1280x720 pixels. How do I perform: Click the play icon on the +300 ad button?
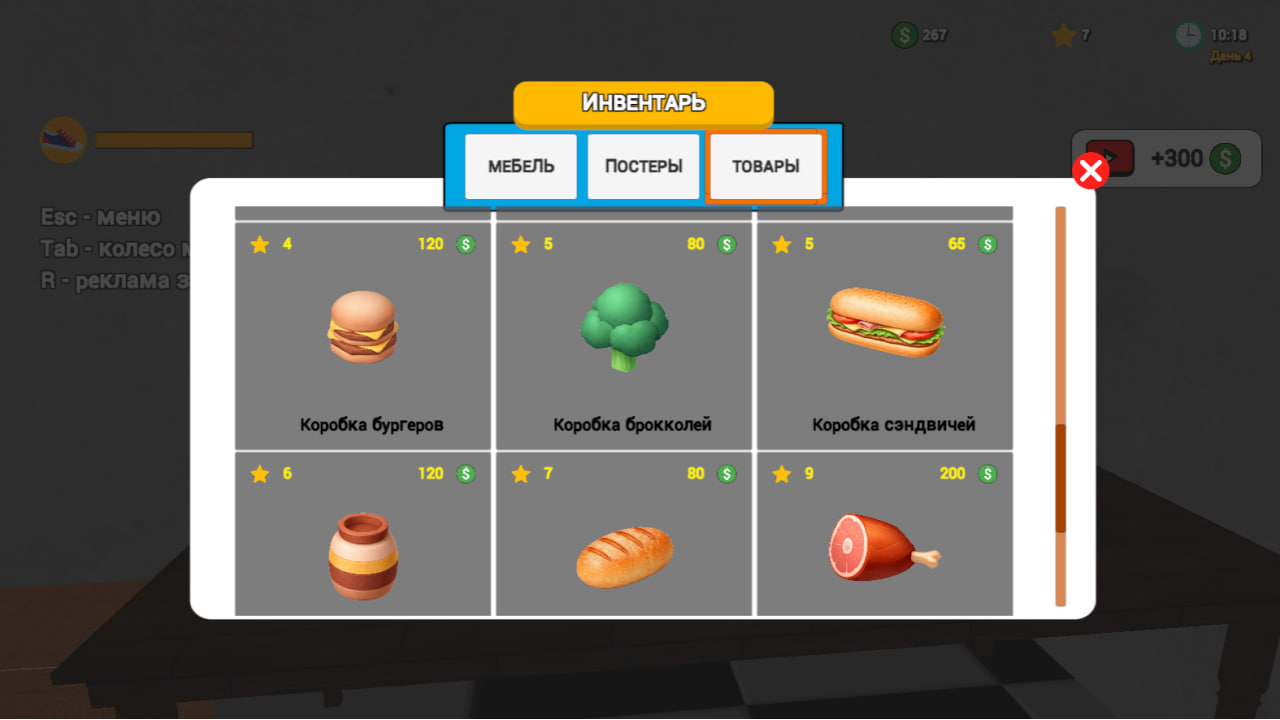[x=1110, y=158]
